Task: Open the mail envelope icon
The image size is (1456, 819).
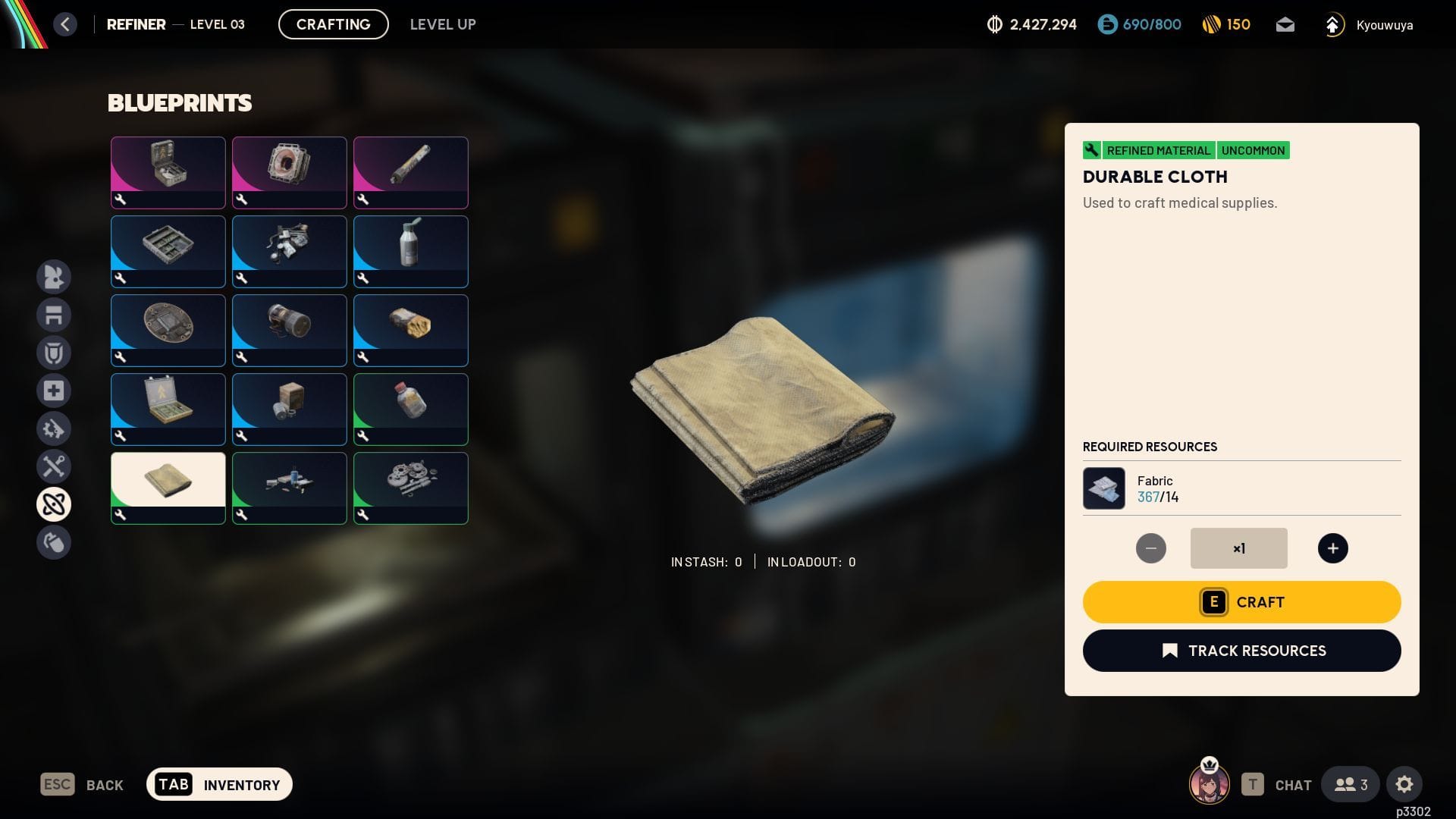Action: 1285,25
